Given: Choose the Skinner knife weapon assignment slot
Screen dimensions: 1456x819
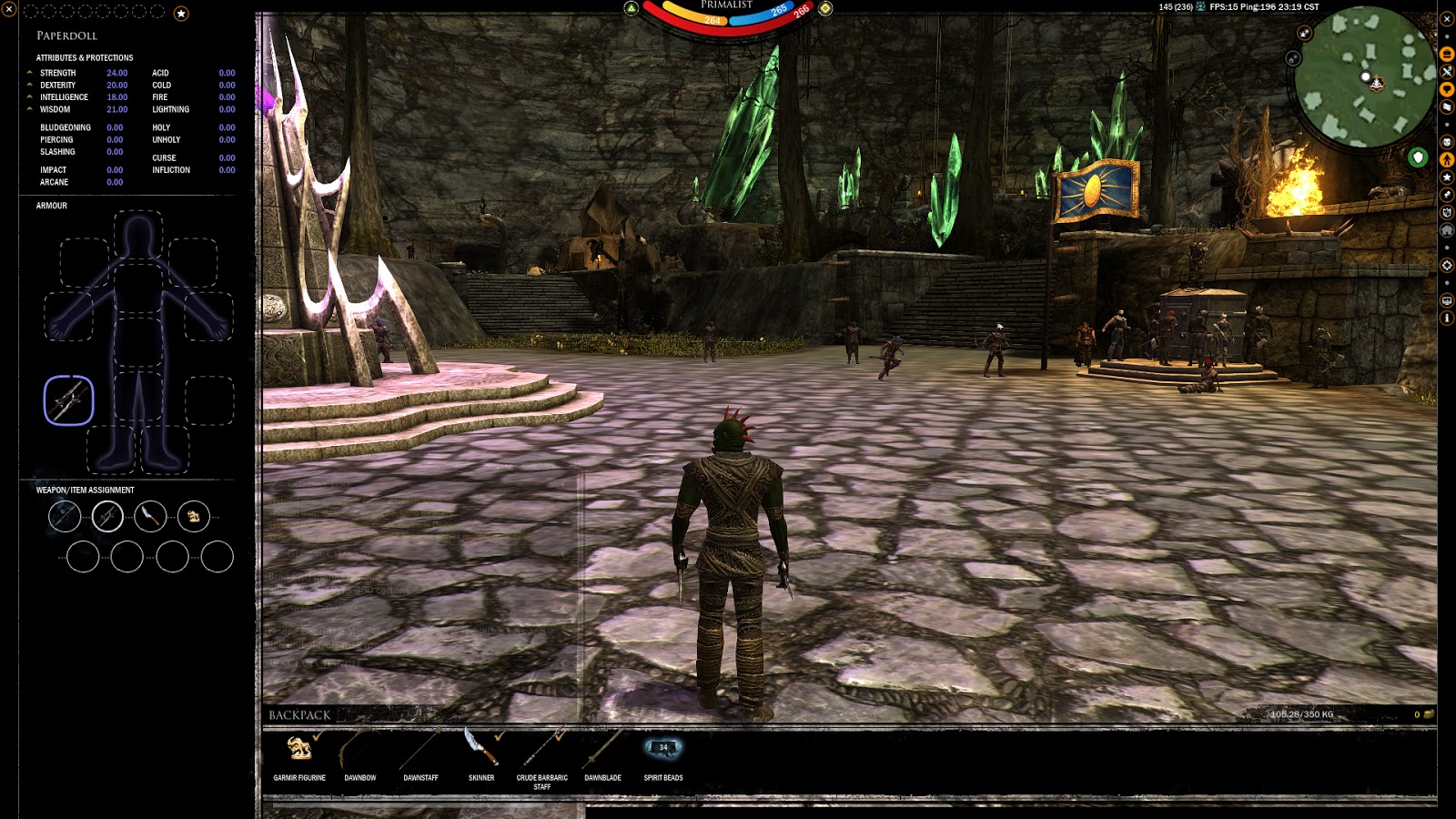Looking at the screenshot, I should 150,517.
